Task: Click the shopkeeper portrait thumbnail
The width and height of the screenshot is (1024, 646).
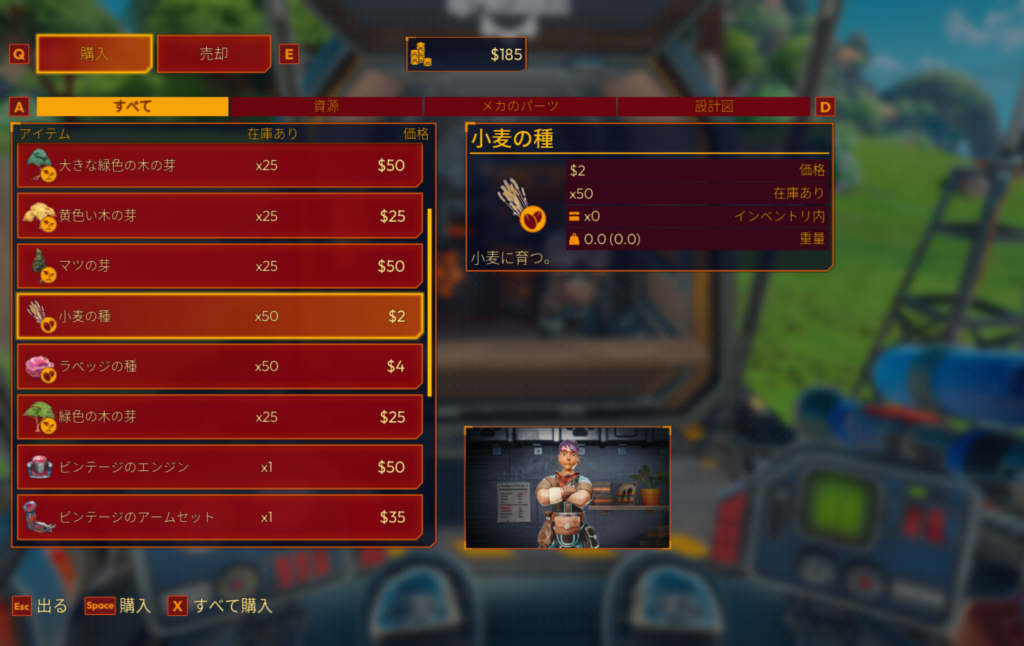Action: pyautogui.click(x=567, y=488)
